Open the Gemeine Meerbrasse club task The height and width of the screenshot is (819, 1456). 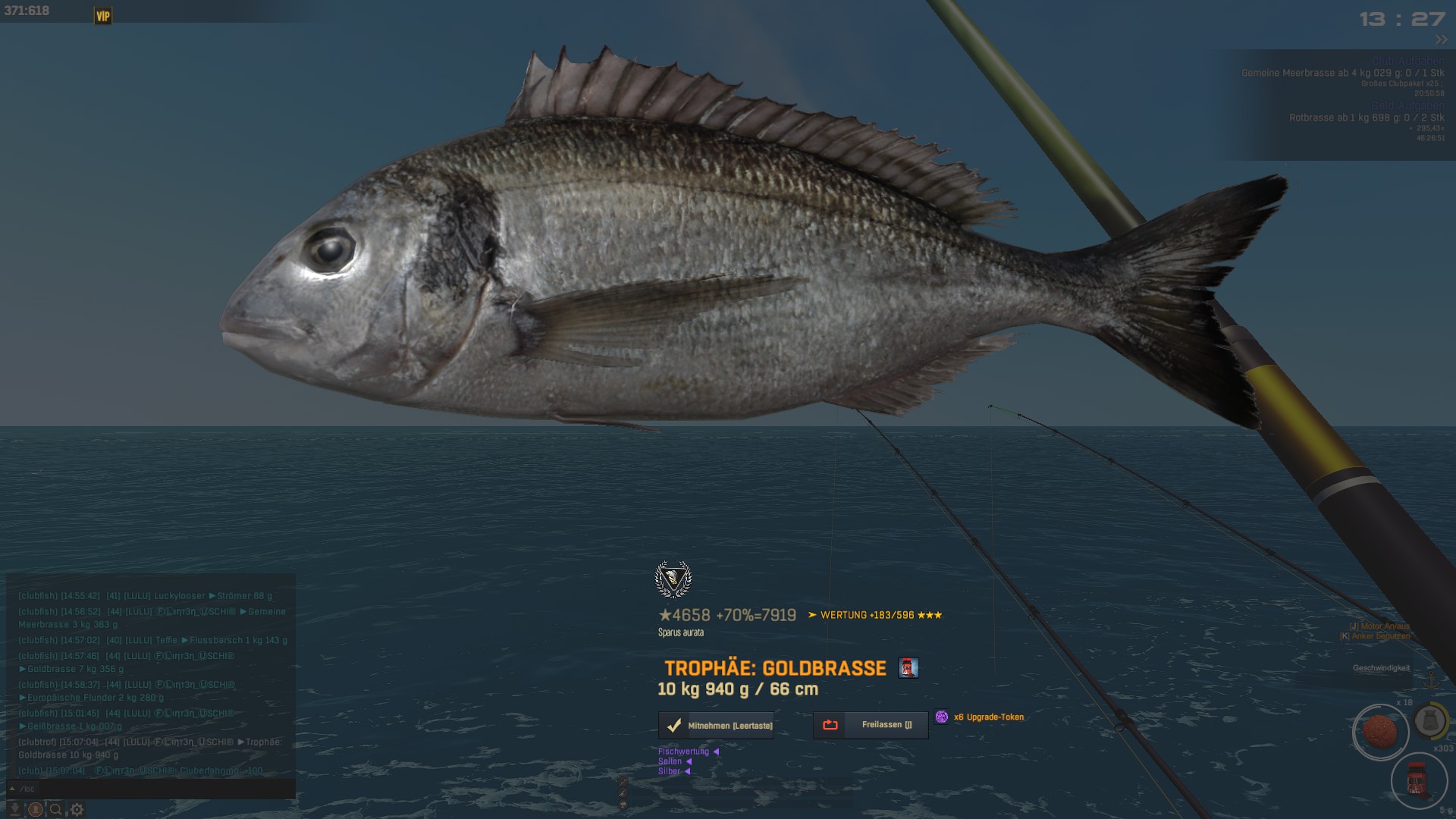1342,74
